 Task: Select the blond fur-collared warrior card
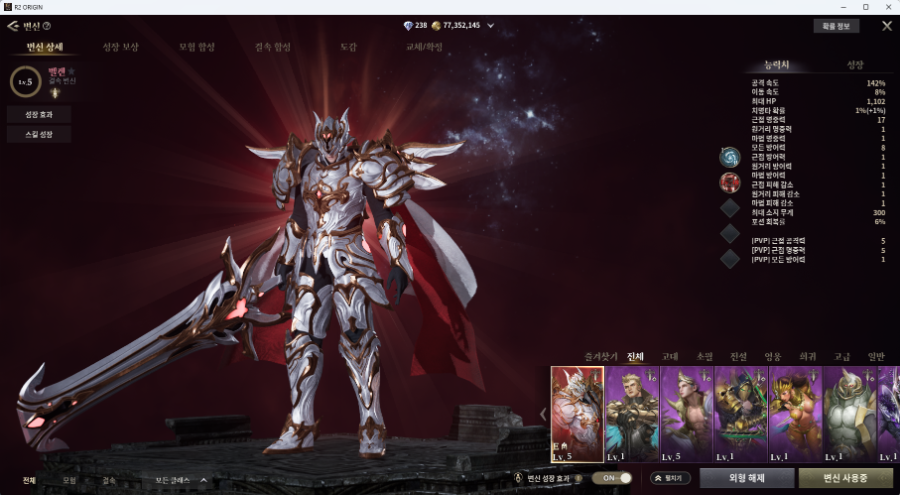point(632,413)
